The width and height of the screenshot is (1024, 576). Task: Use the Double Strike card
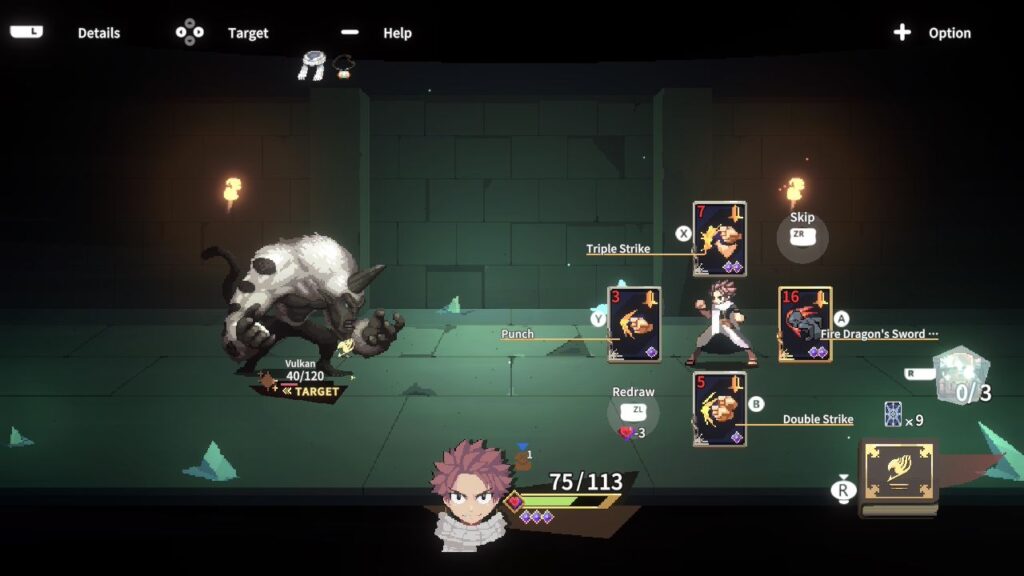[719, 408]
